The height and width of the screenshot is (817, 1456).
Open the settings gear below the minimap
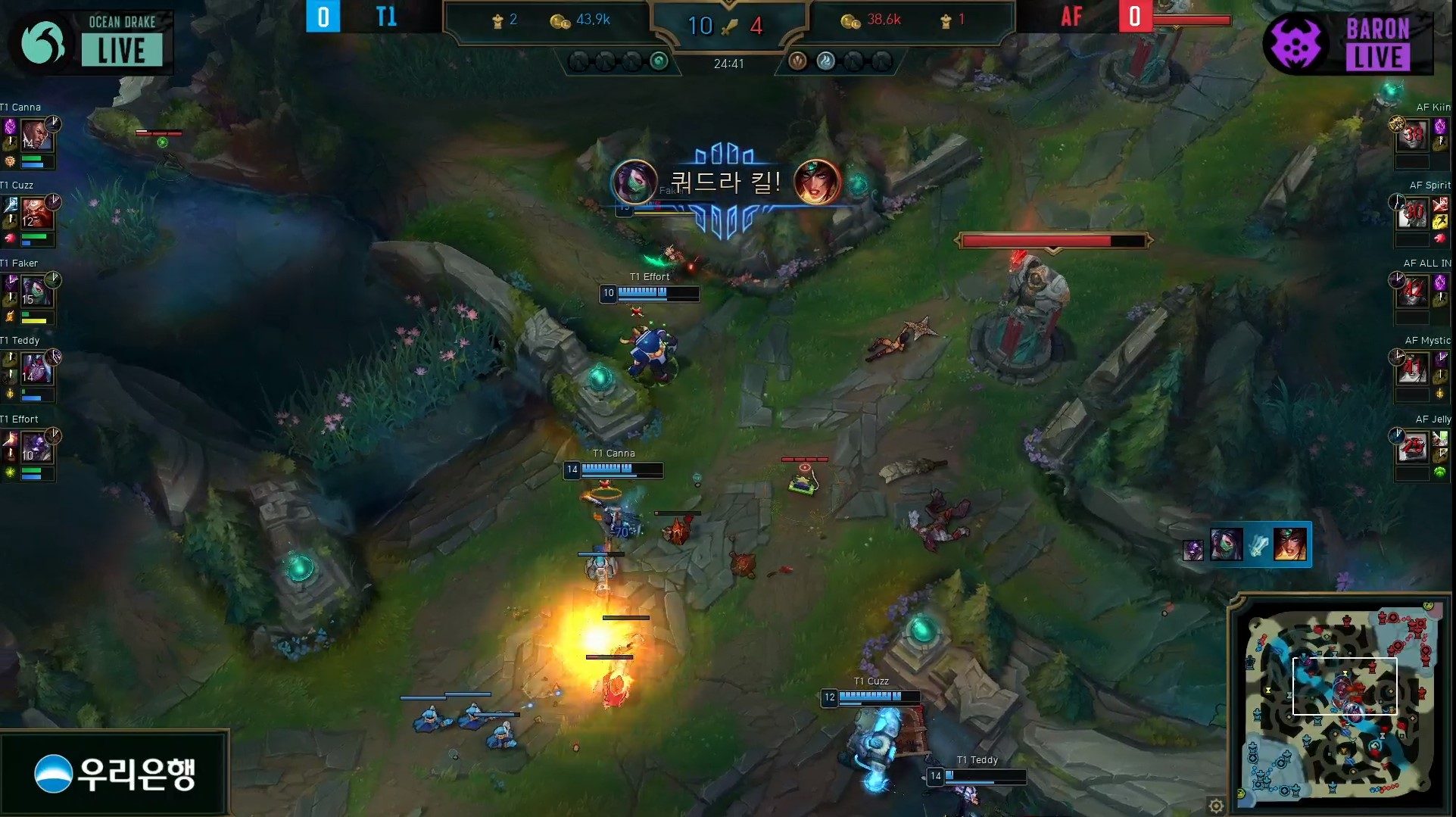click(x=1217, y=806)
